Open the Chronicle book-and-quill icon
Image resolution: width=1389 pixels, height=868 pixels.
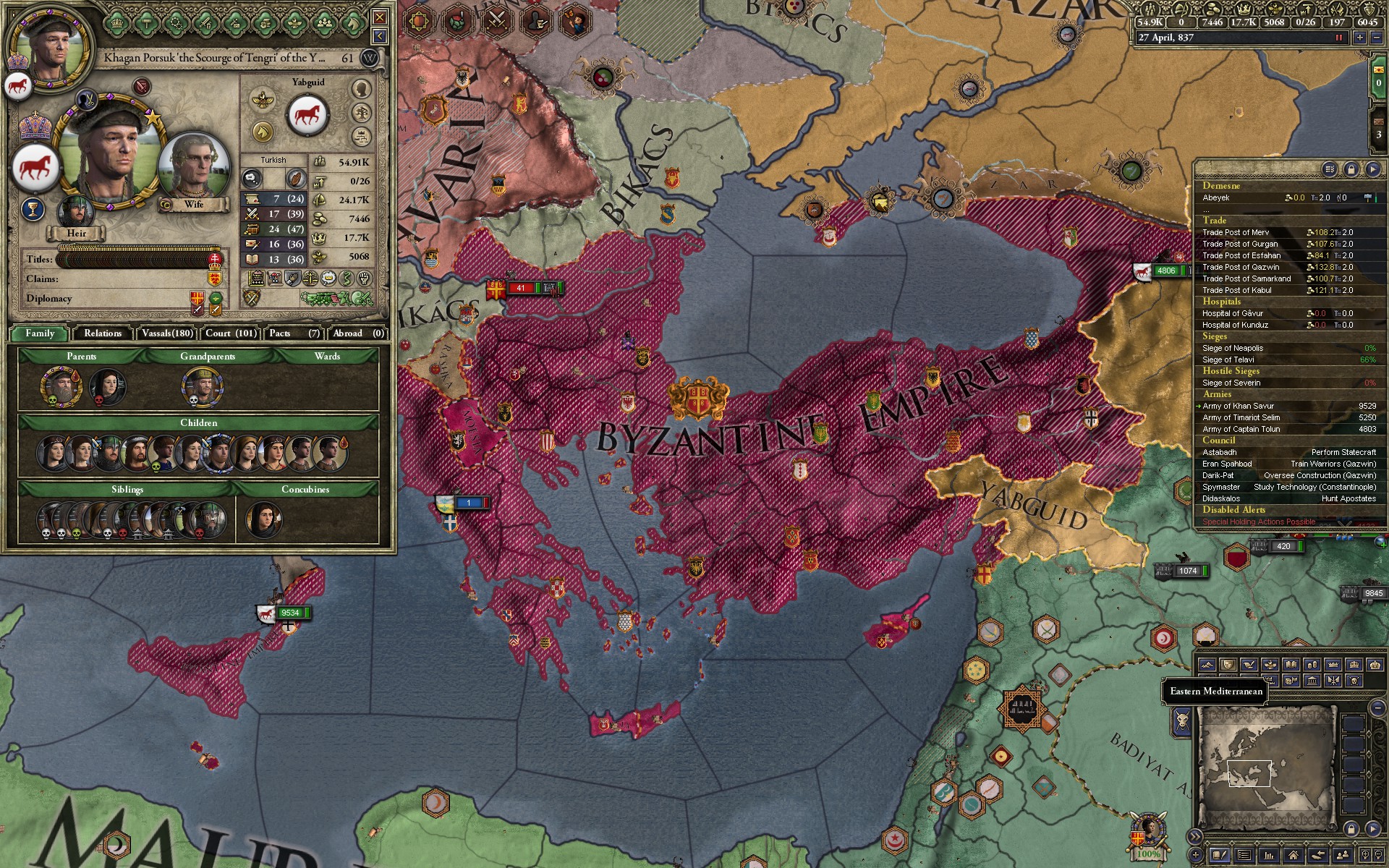1220,857
